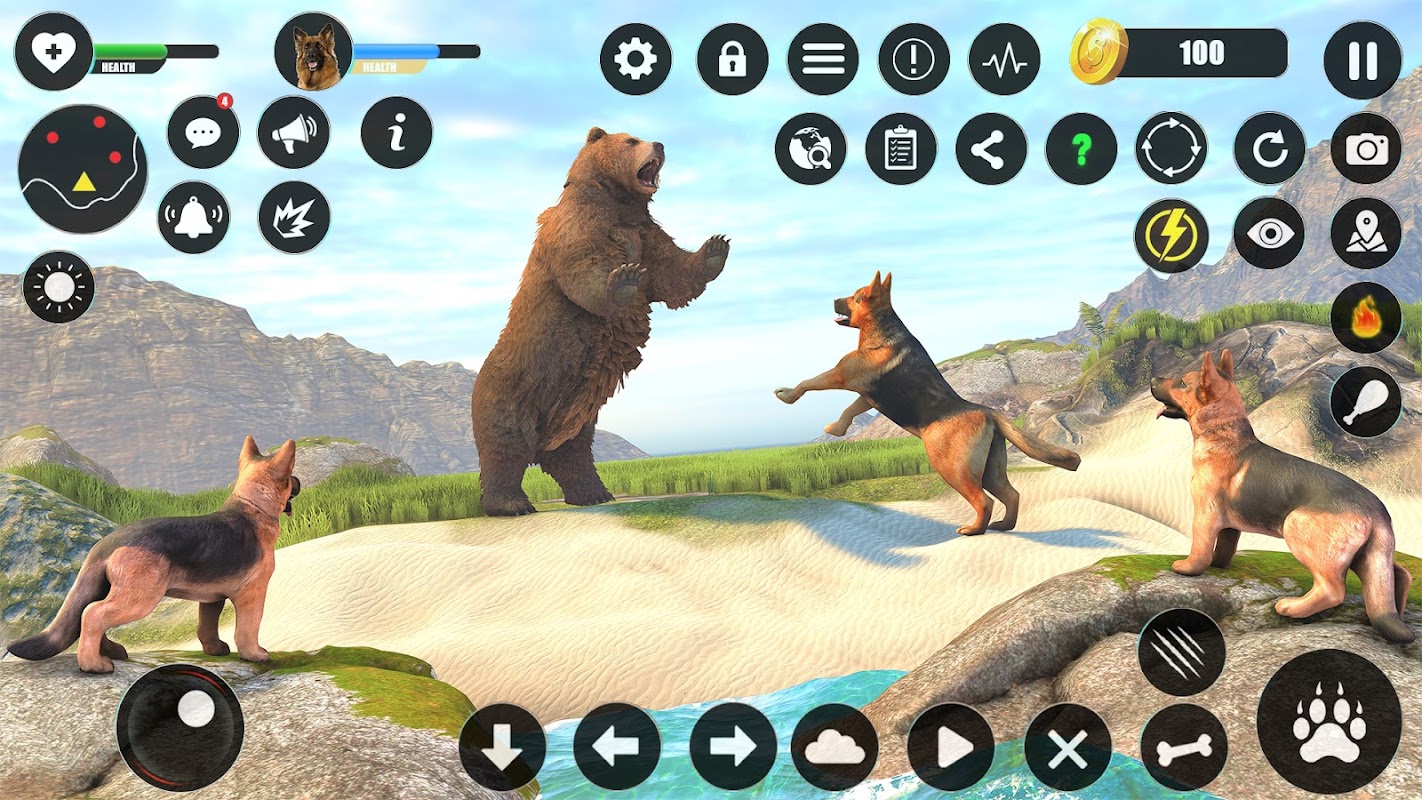Show the info panel

point(396,133)
